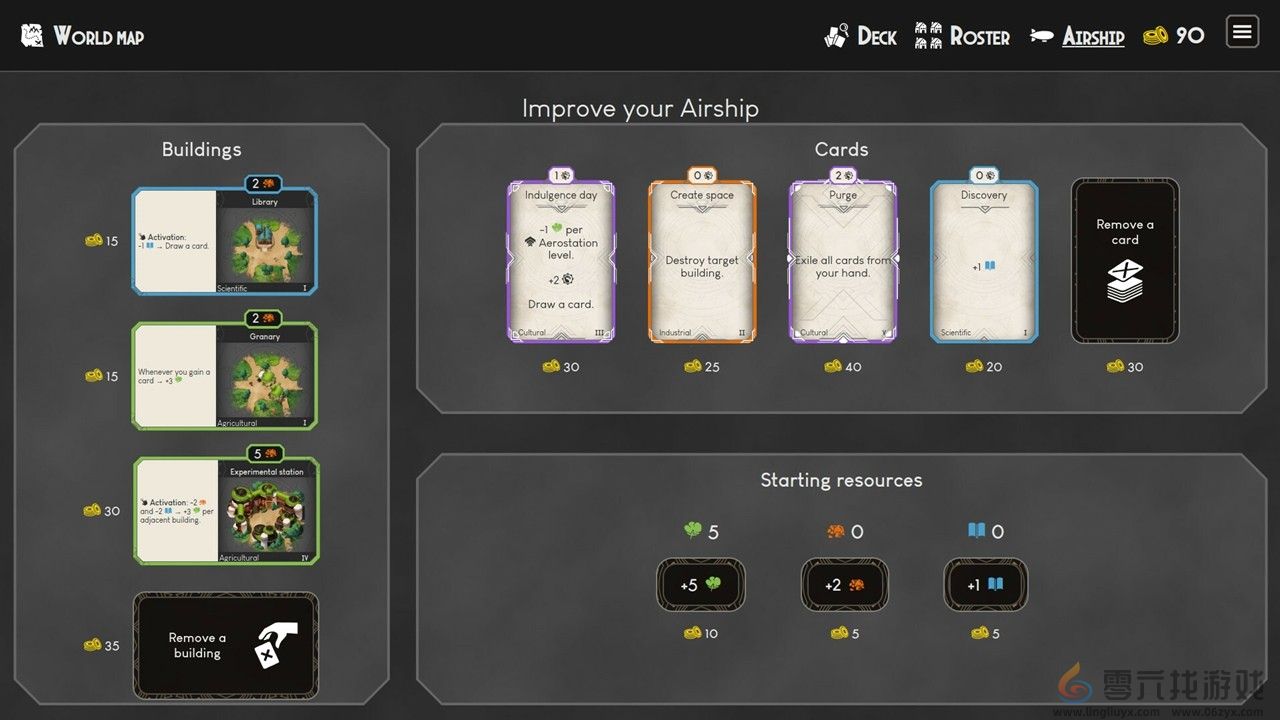The height and width of the screenshot is (720, 1280).
Task: Open the Deck screen from top bar
Action: click(860, 36)
